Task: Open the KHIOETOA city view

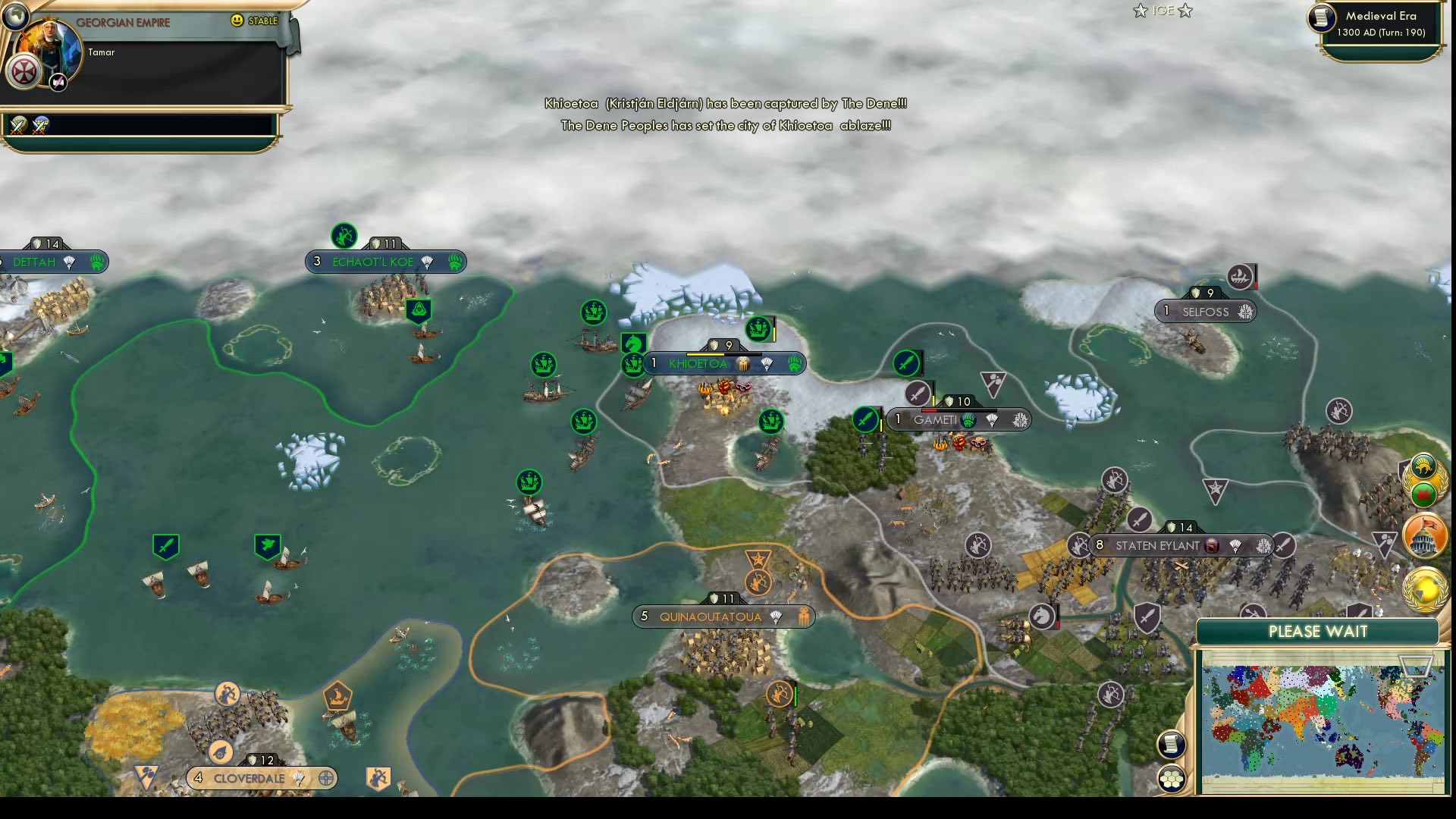Action: (698, 364)
